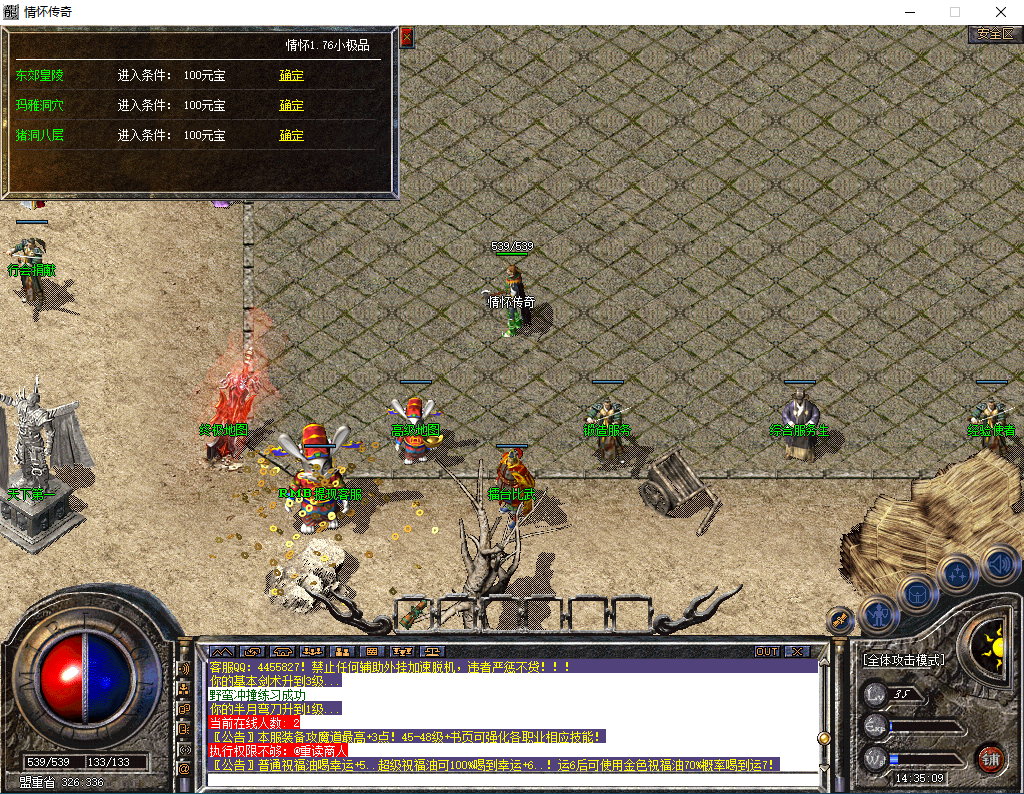Click the OUT button above chat

(x=766, y=651)
